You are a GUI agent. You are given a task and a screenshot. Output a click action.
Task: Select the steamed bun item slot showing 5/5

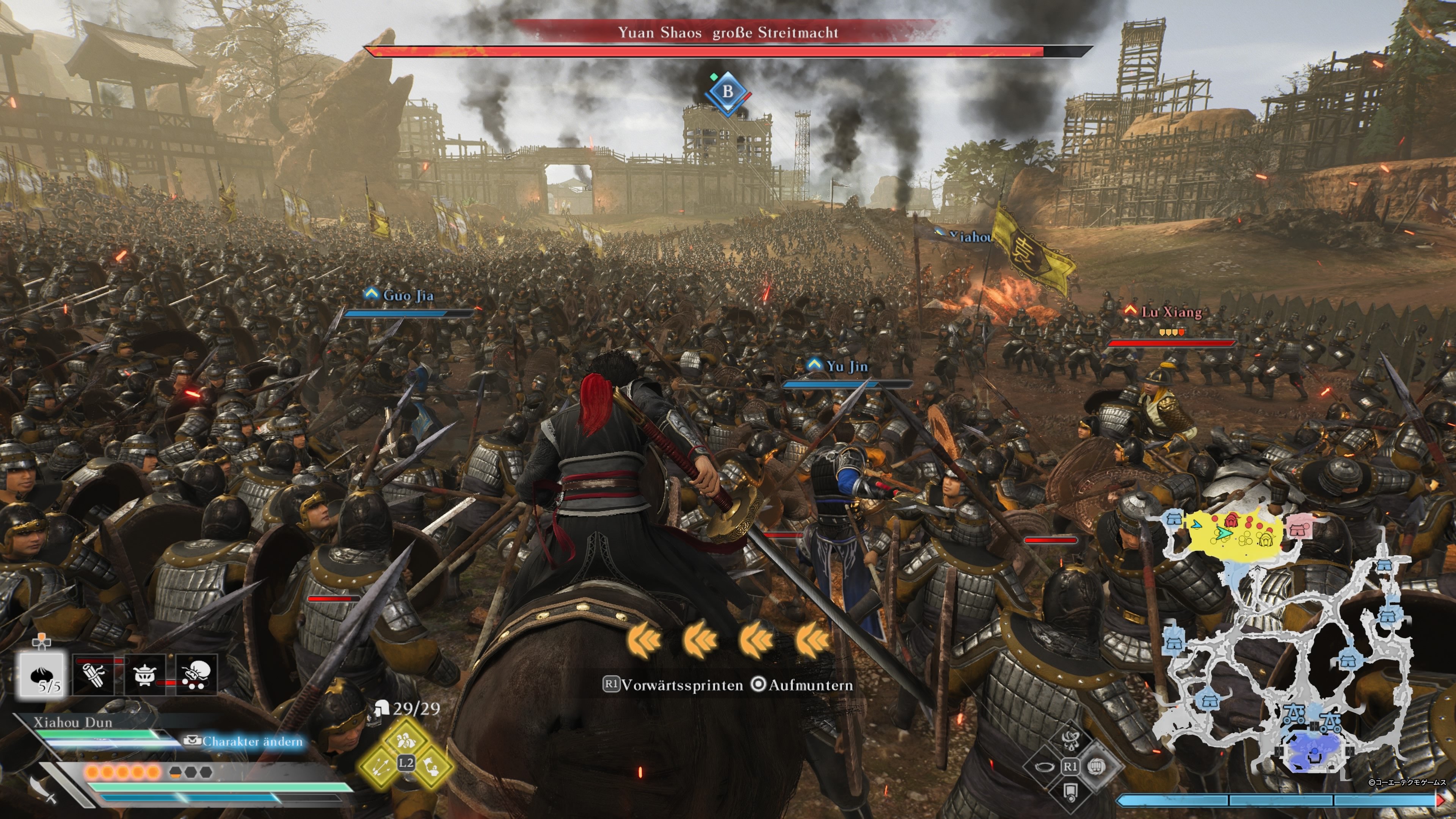pos(42,675)
